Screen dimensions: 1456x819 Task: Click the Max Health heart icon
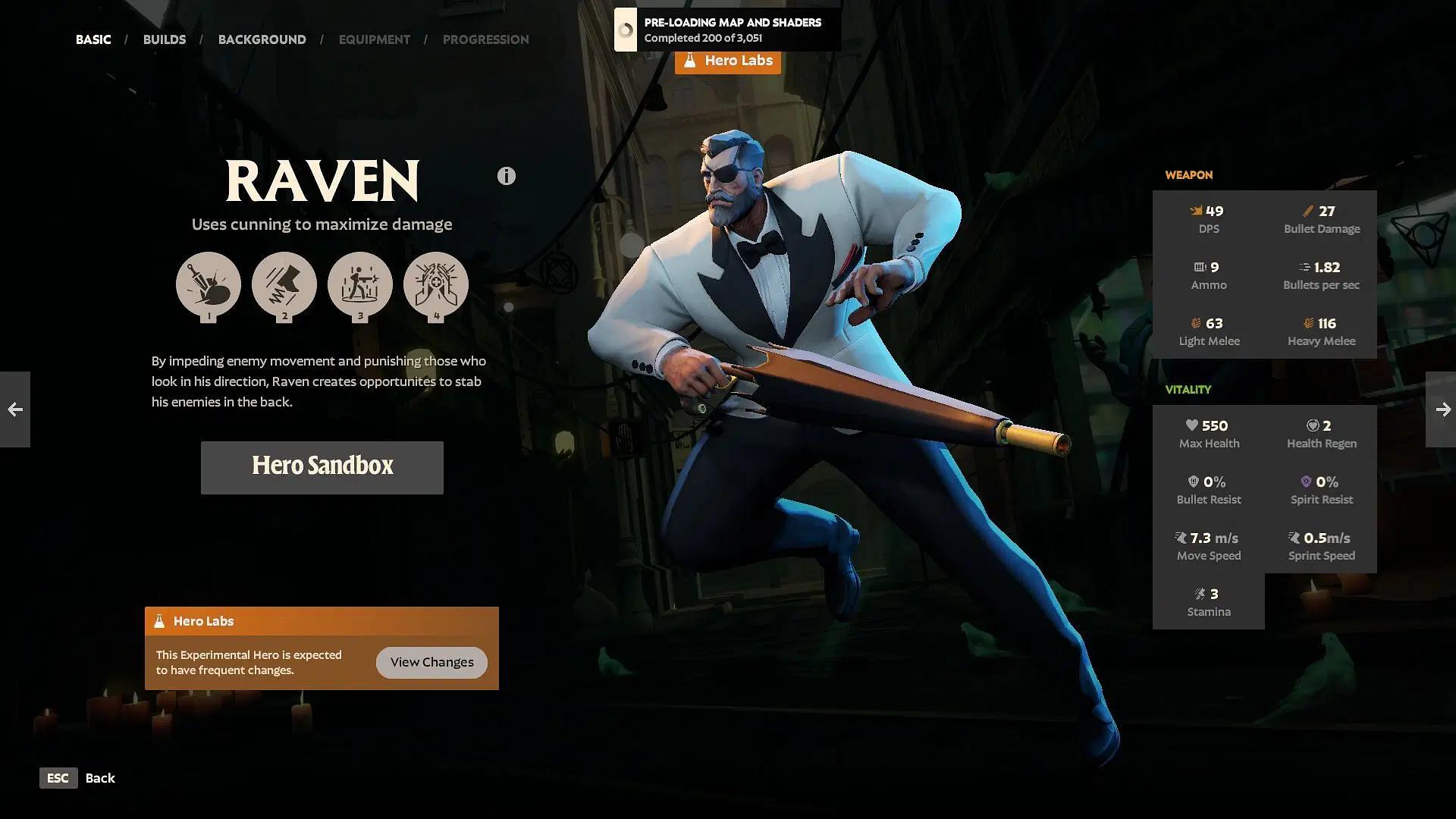[x=1191, y=425]
